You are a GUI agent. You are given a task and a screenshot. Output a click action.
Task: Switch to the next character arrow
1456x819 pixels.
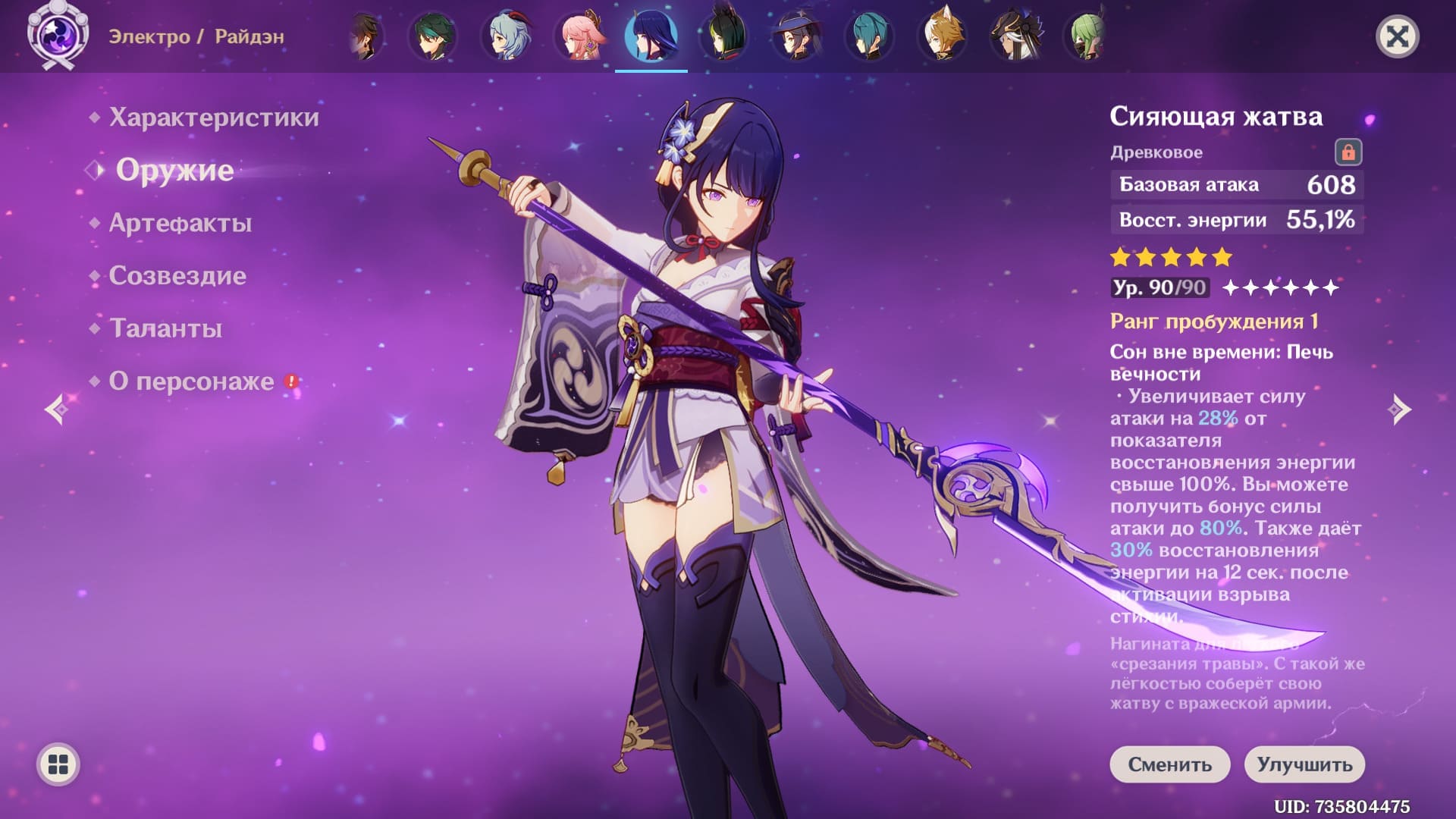[1399, 409]
